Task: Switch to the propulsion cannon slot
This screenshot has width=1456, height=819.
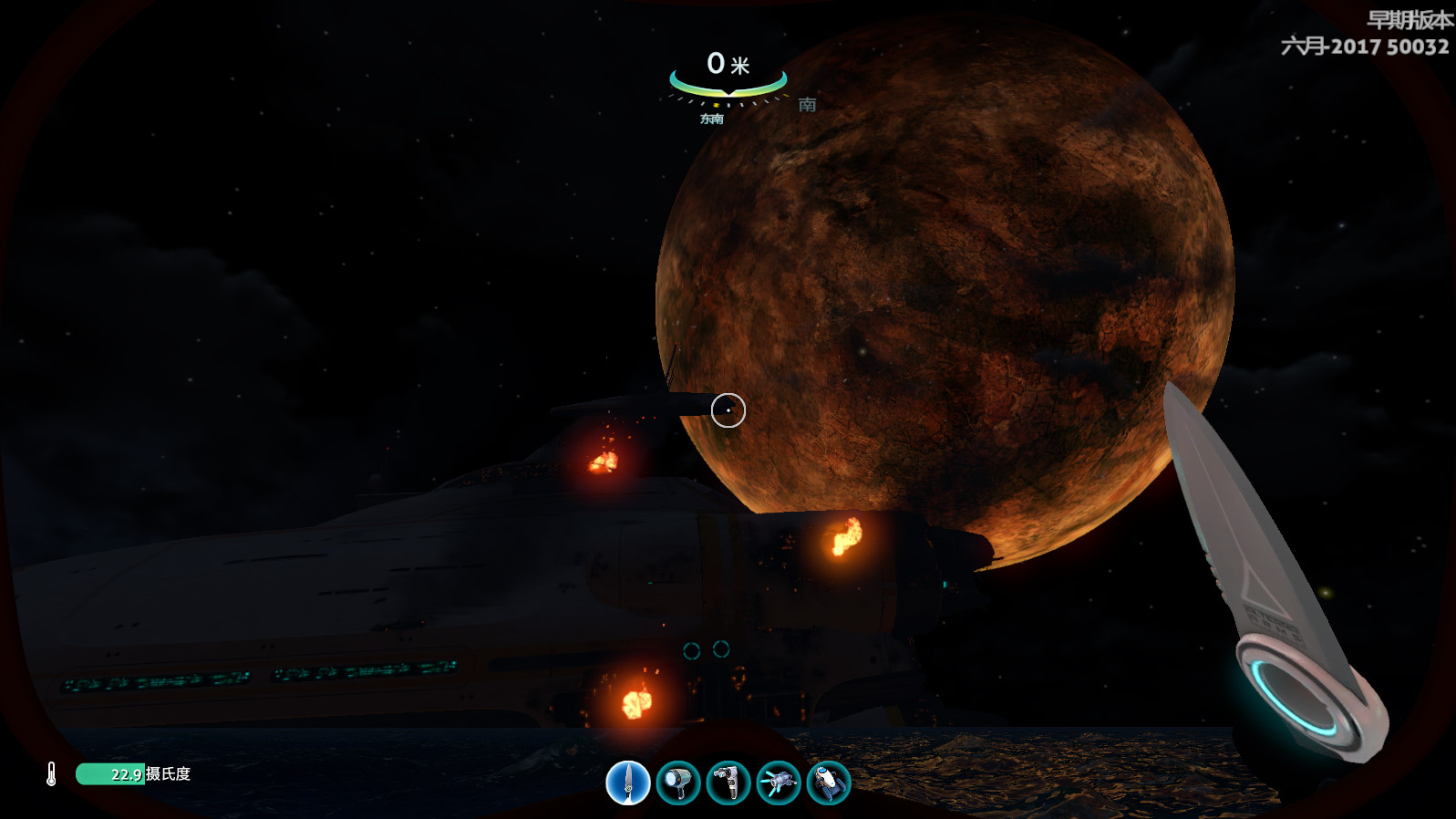Action: click(x=778, y=783)
